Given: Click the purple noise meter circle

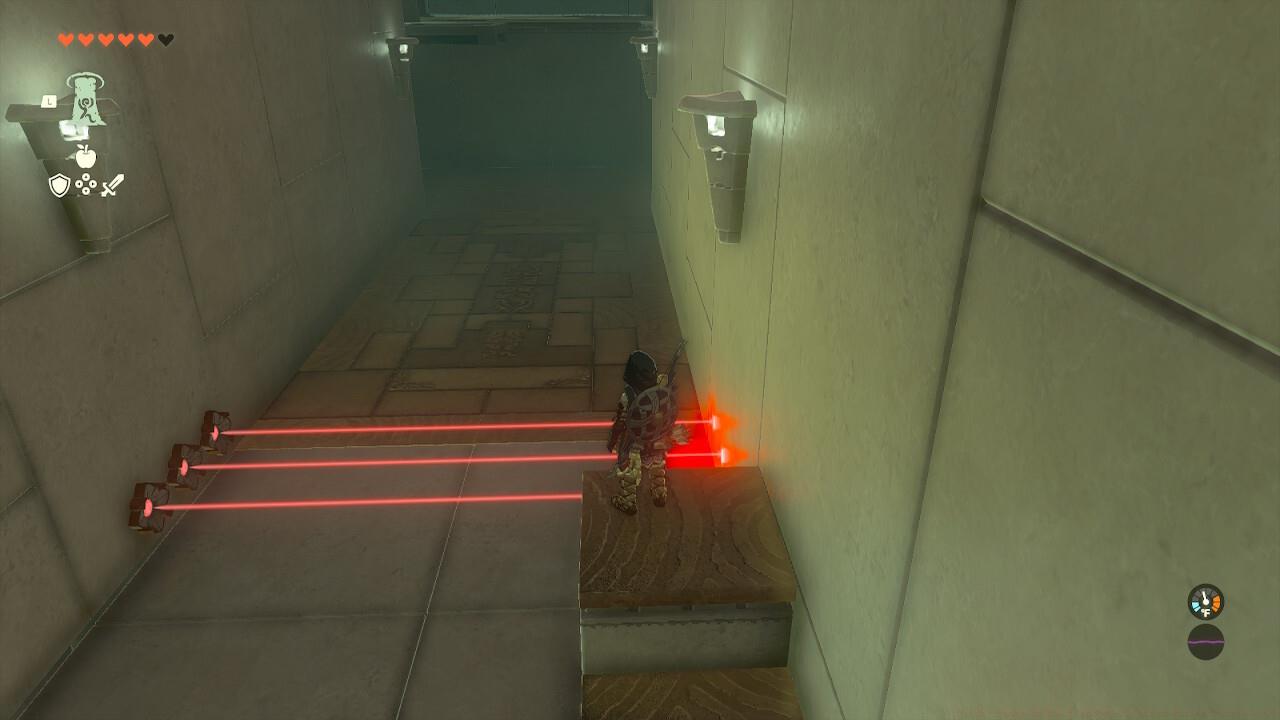Looking at the screenshot, I should tap(1206, 642).
